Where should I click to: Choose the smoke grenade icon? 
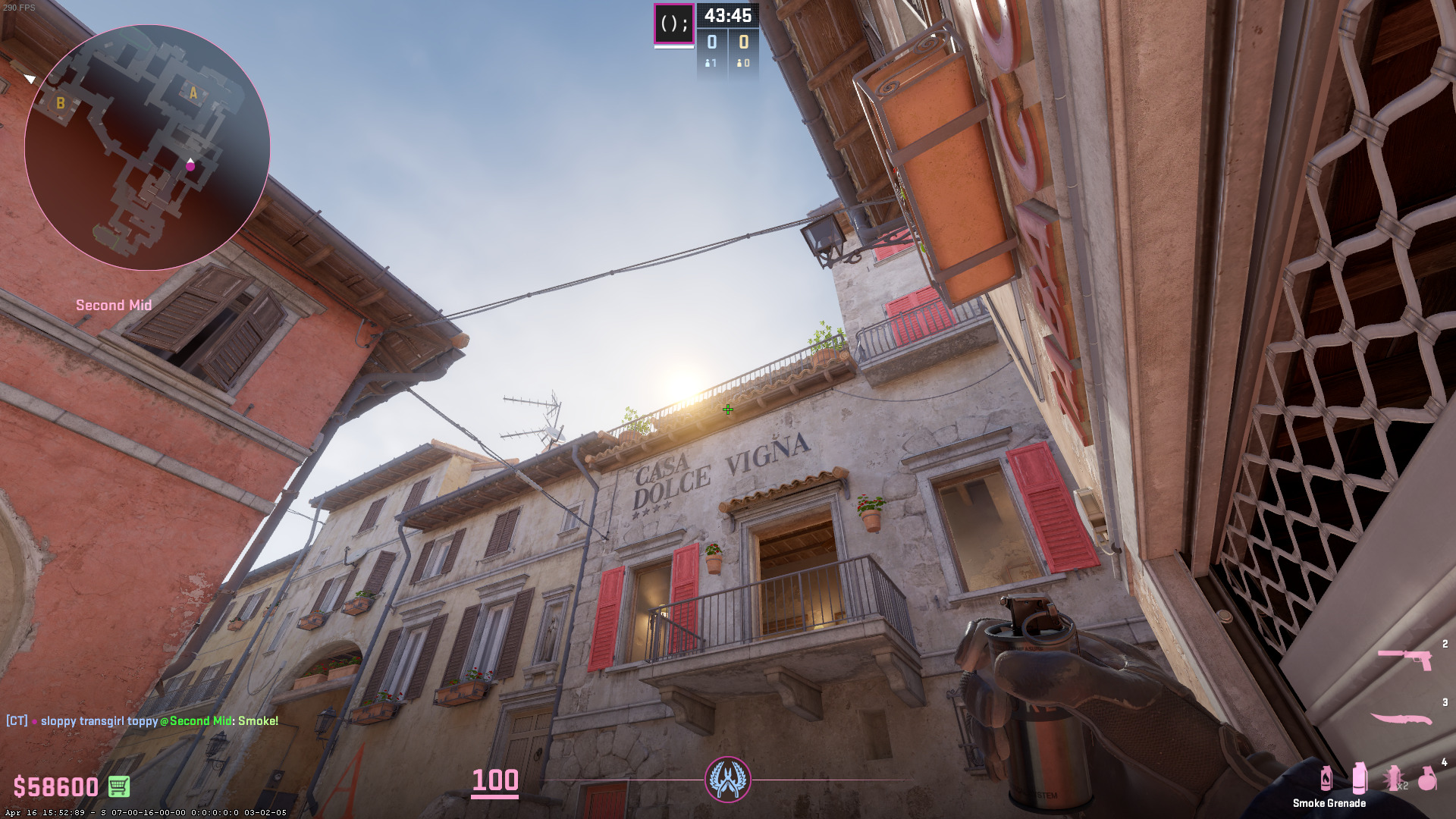click(x=1359, y=778)
